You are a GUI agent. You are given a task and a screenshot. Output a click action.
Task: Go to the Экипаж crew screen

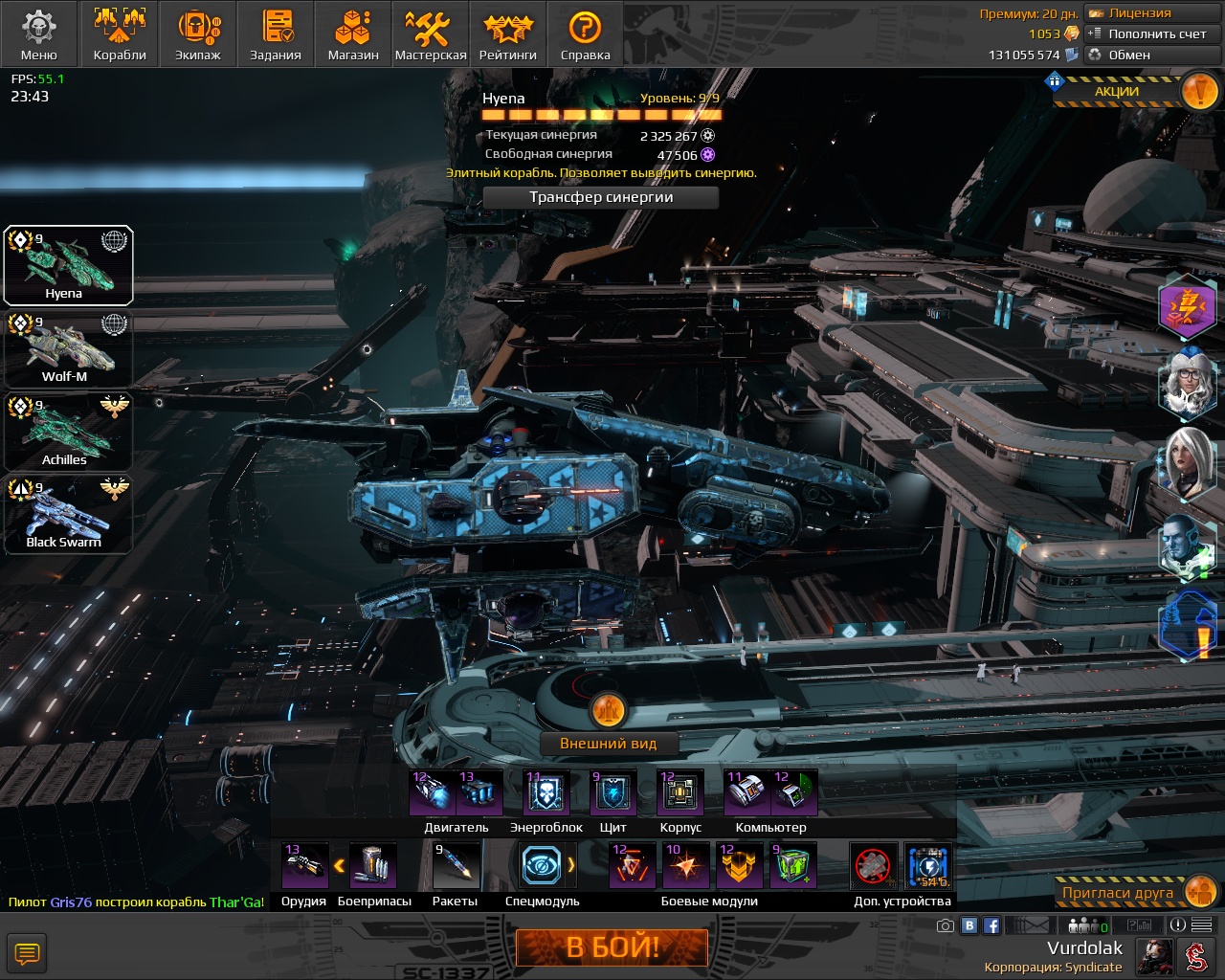198,34
